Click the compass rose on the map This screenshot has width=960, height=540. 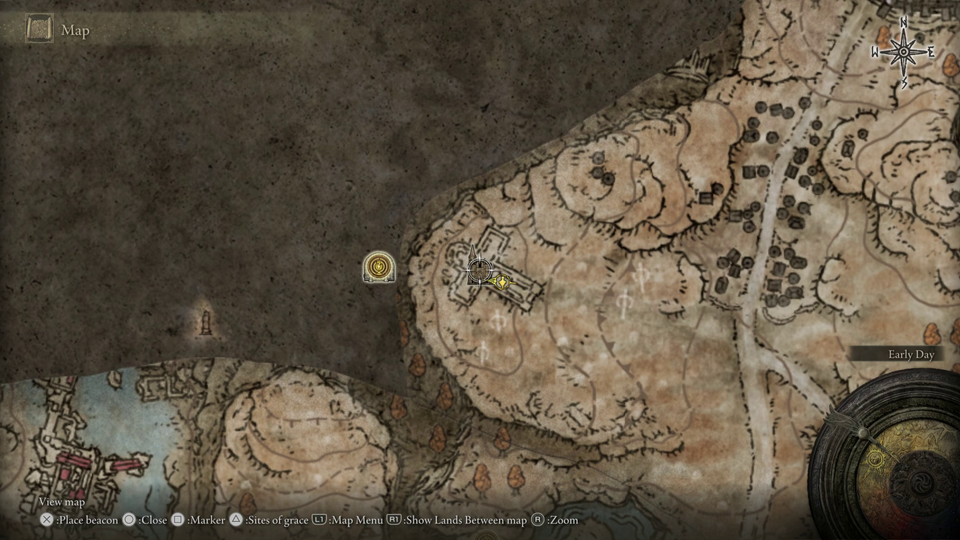click(903, 51)
